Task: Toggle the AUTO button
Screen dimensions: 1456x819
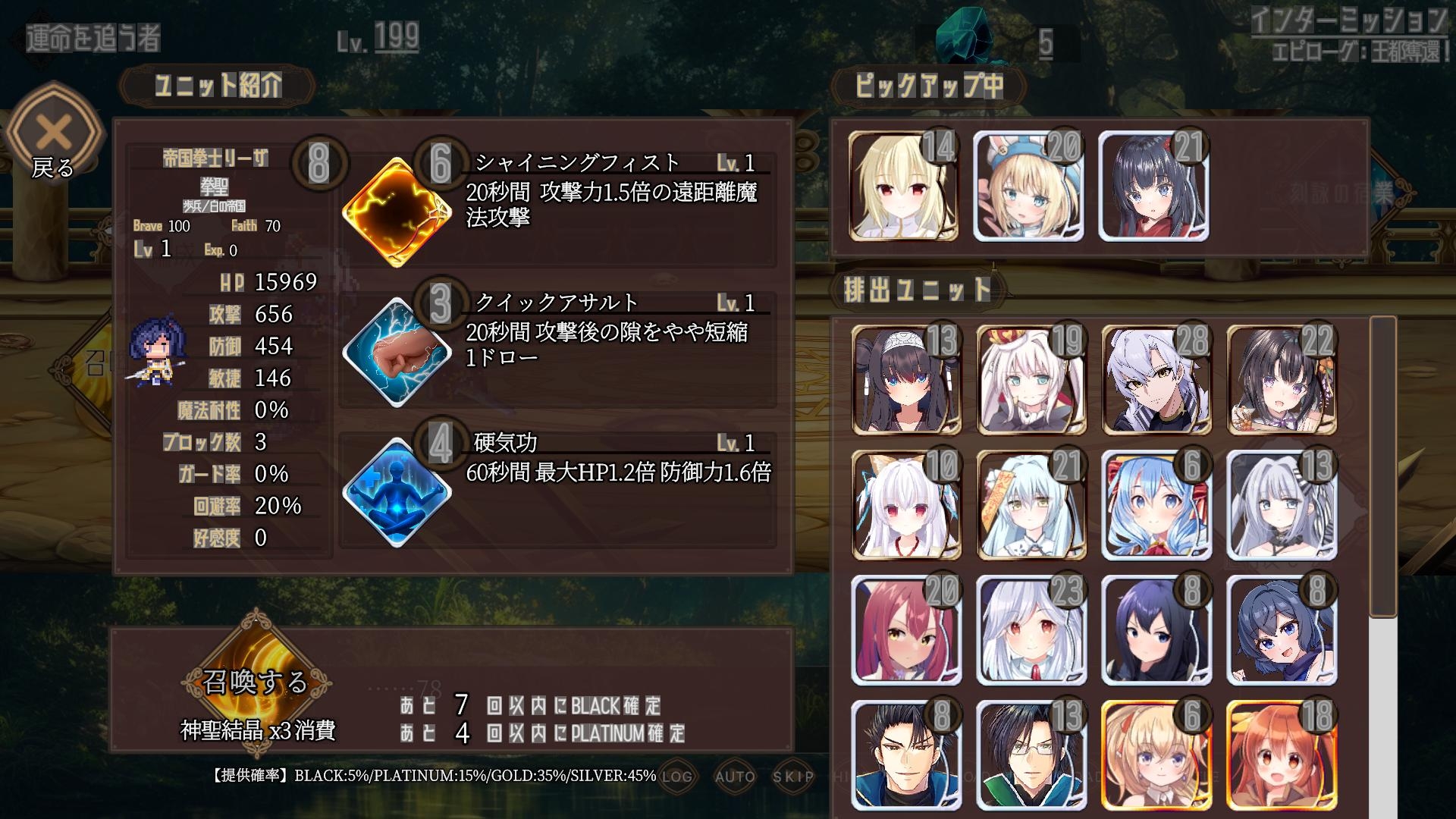Action: pos(735,776)
